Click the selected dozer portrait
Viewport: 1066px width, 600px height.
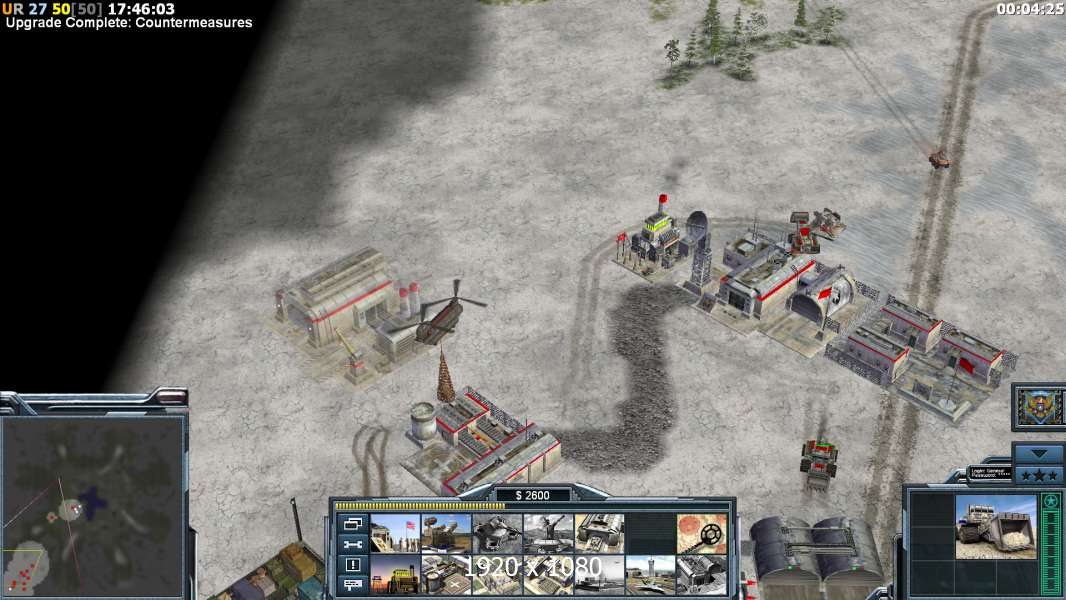996,528
